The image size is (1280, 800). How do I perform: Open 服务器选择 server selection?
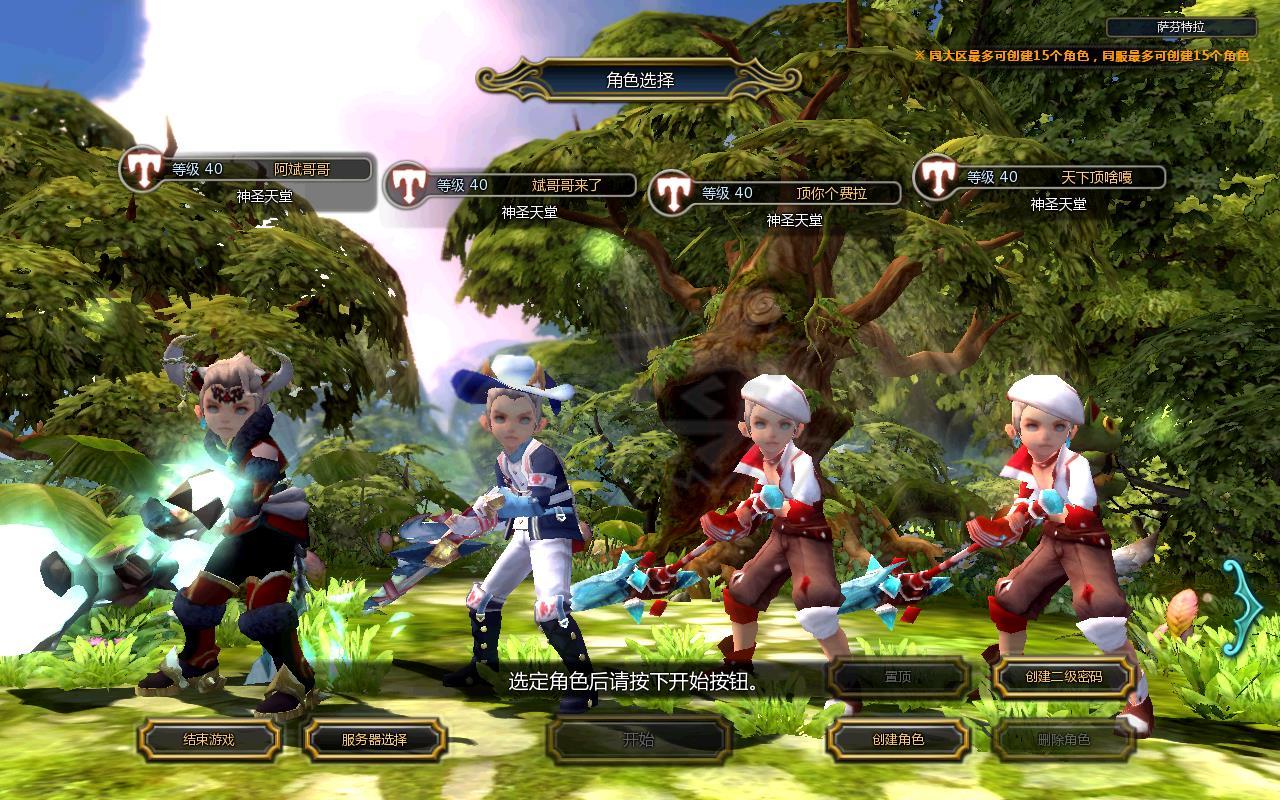tap(374, 740)
